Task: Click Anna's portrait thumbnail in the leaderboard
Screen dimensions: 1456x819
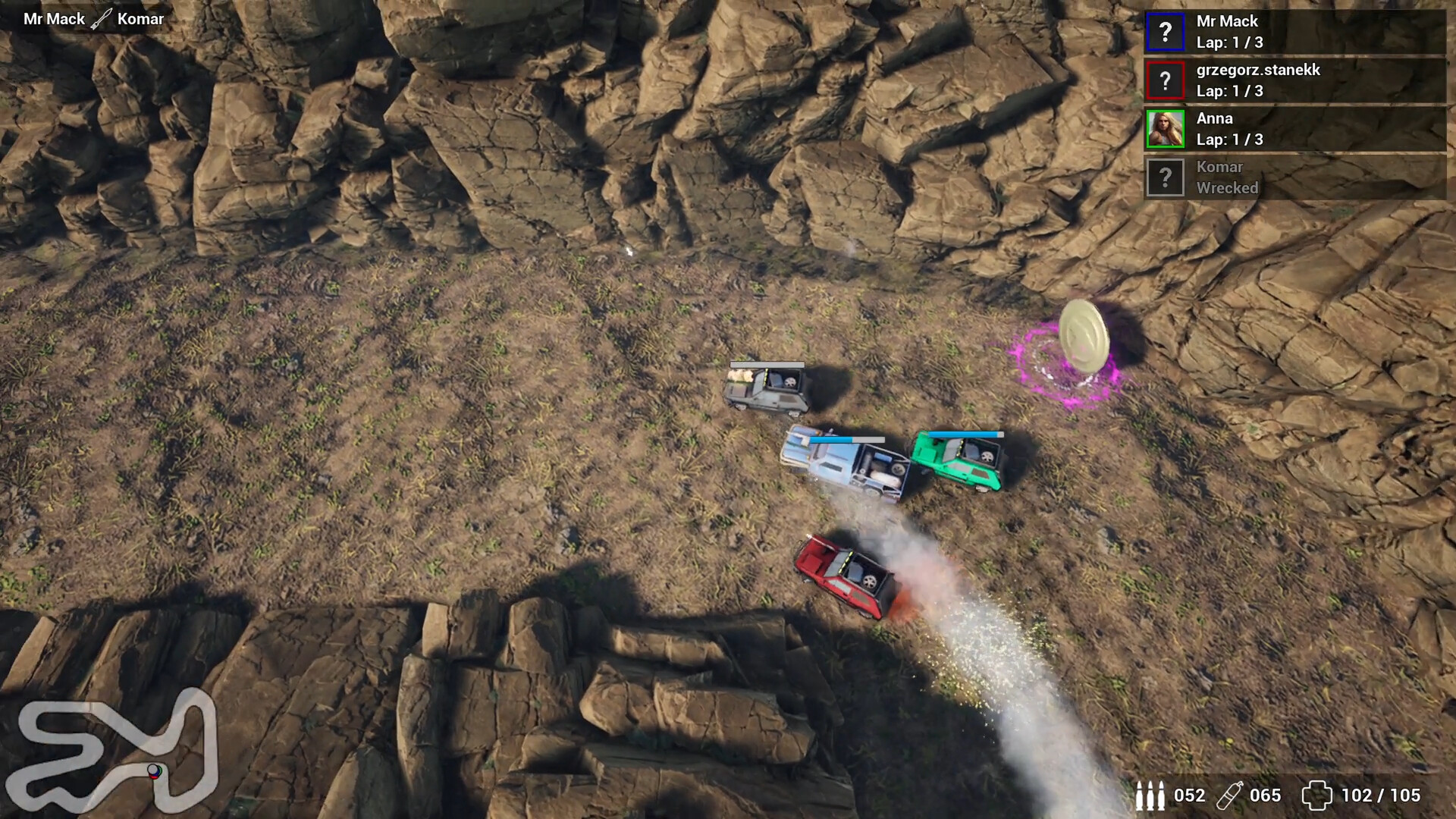Action: click(x=1166, y=129)
